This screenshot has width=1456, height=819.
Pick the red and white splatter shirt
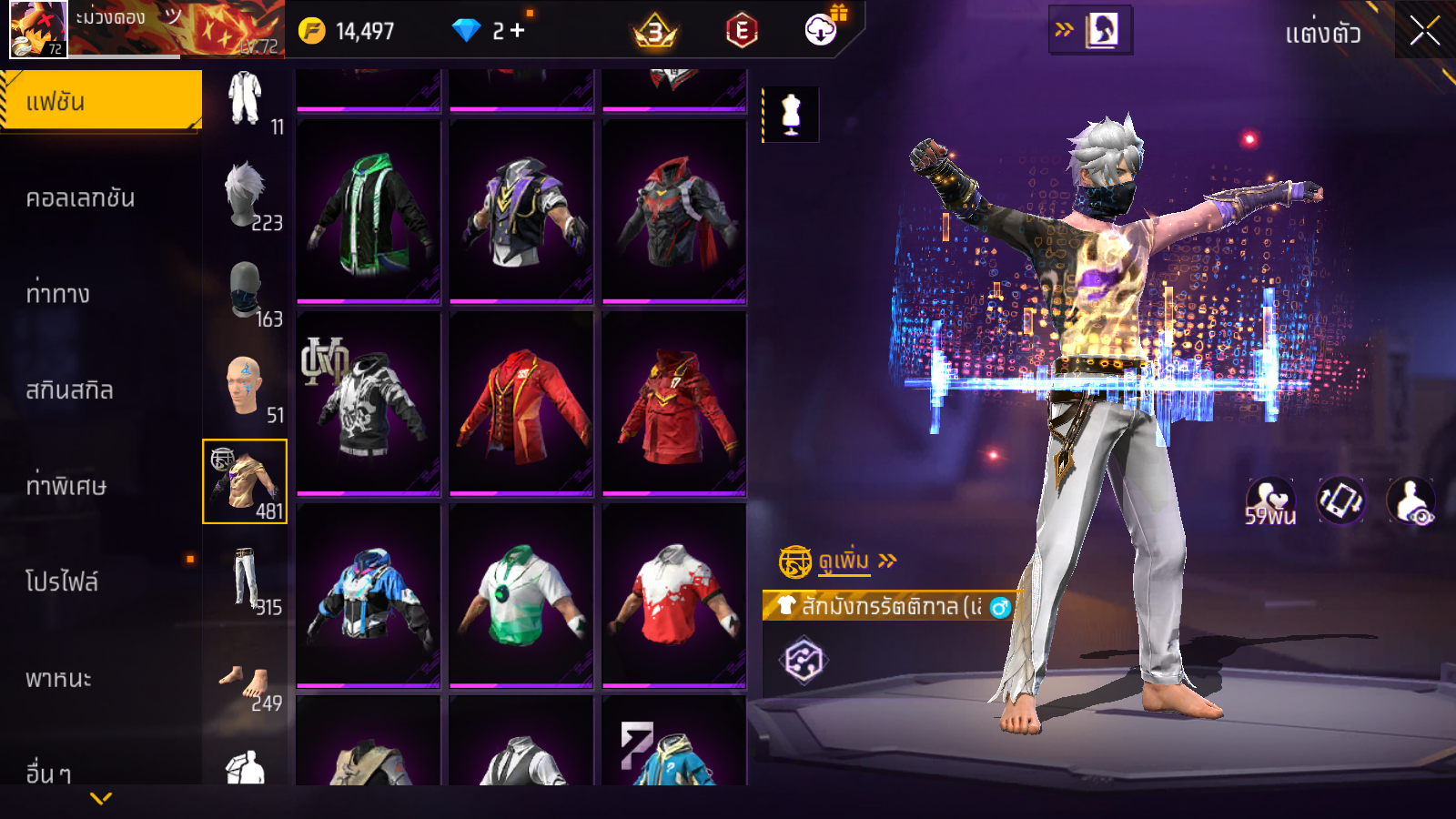tap(674, 595)
